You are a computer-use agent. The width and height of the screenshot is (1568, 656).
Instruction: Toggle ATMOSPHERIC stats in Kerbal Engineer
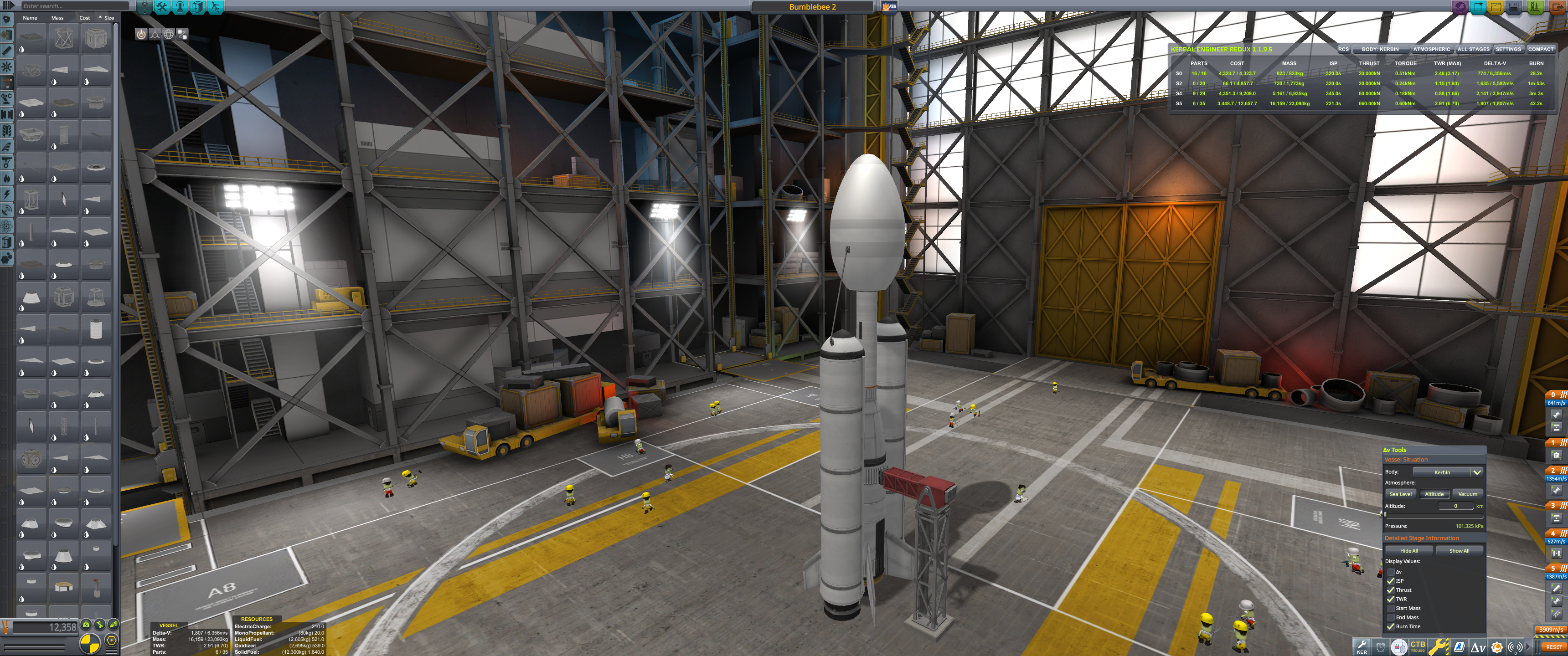coord(1431,49)
